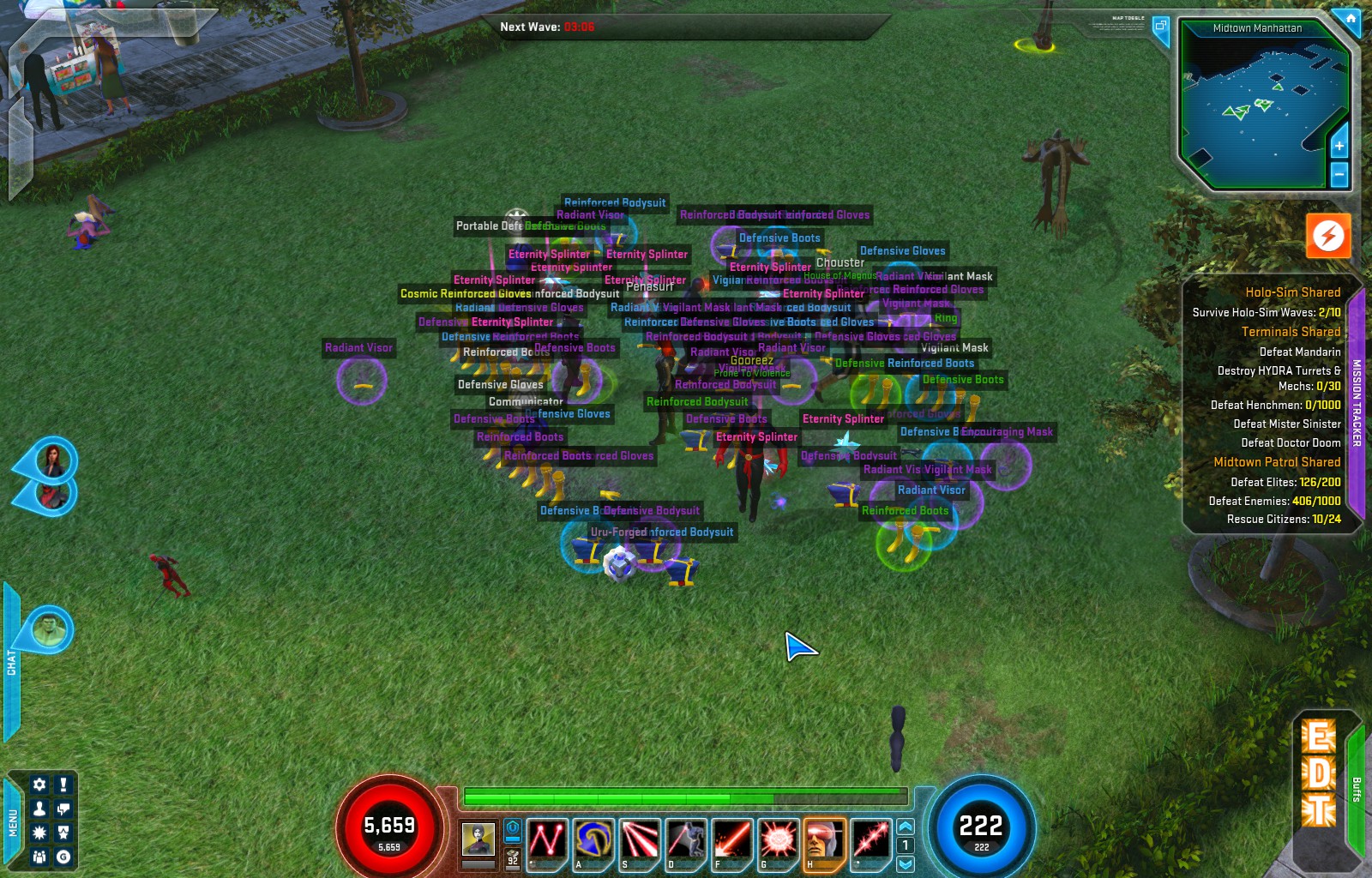Use the Cyclops visor ability on H
The height and width of the screenshot is (878, 1372).
pos(824,839)
